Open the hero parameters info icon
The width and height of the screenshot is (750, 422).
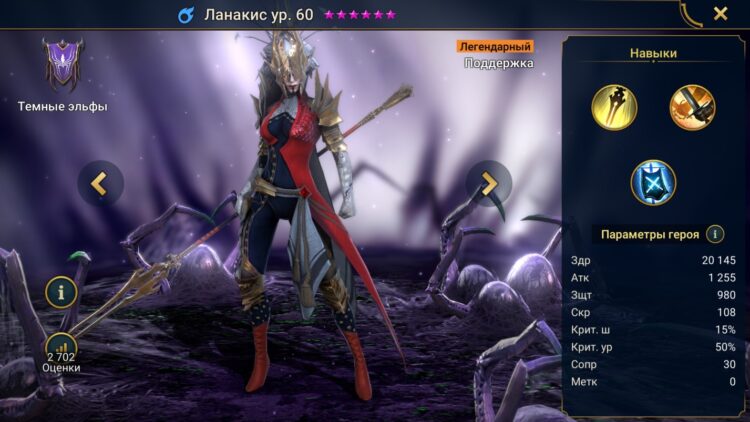click(715, 234)
